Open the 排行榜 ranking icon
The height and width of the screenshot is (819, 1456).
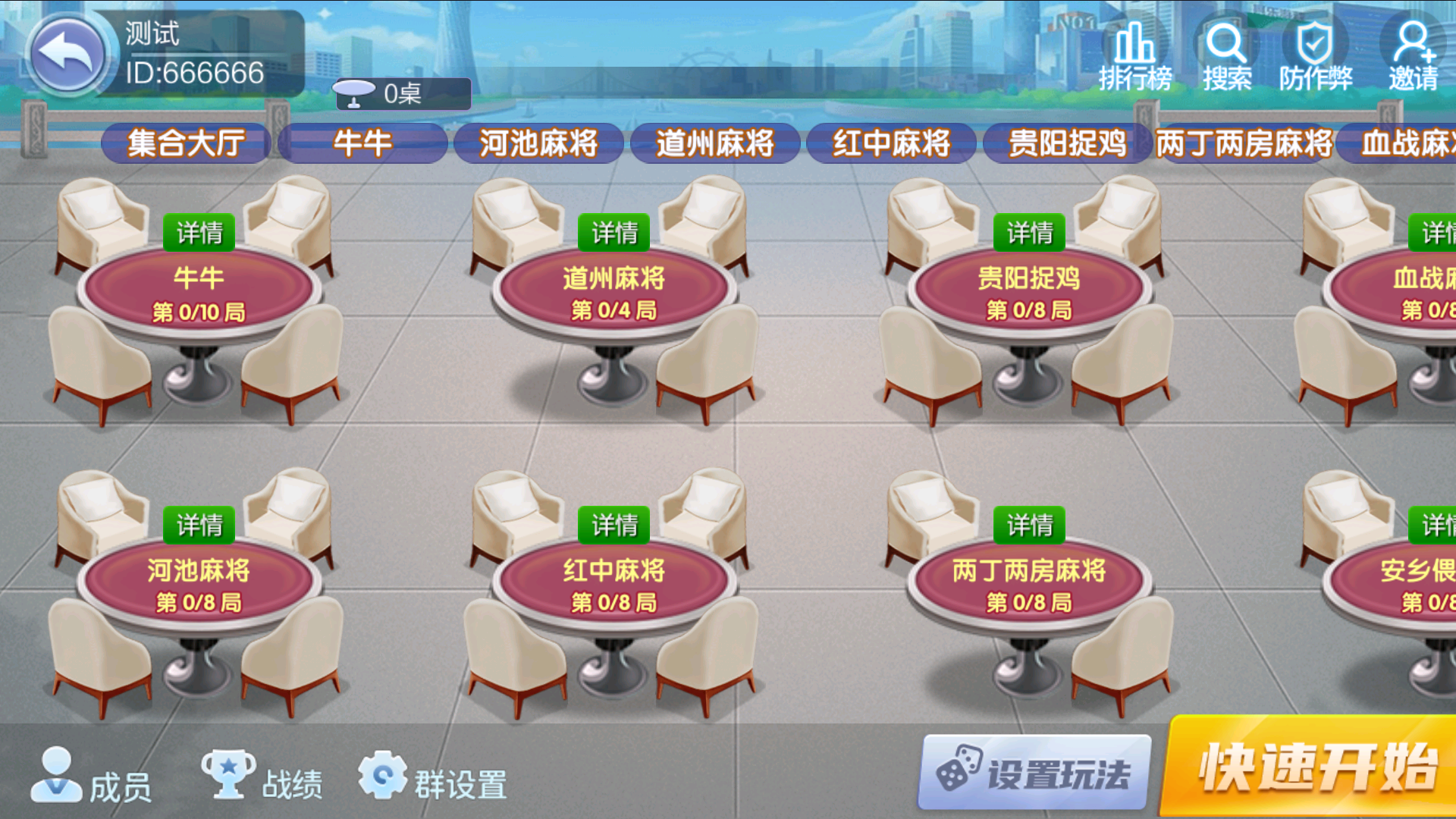point(1134,53)
